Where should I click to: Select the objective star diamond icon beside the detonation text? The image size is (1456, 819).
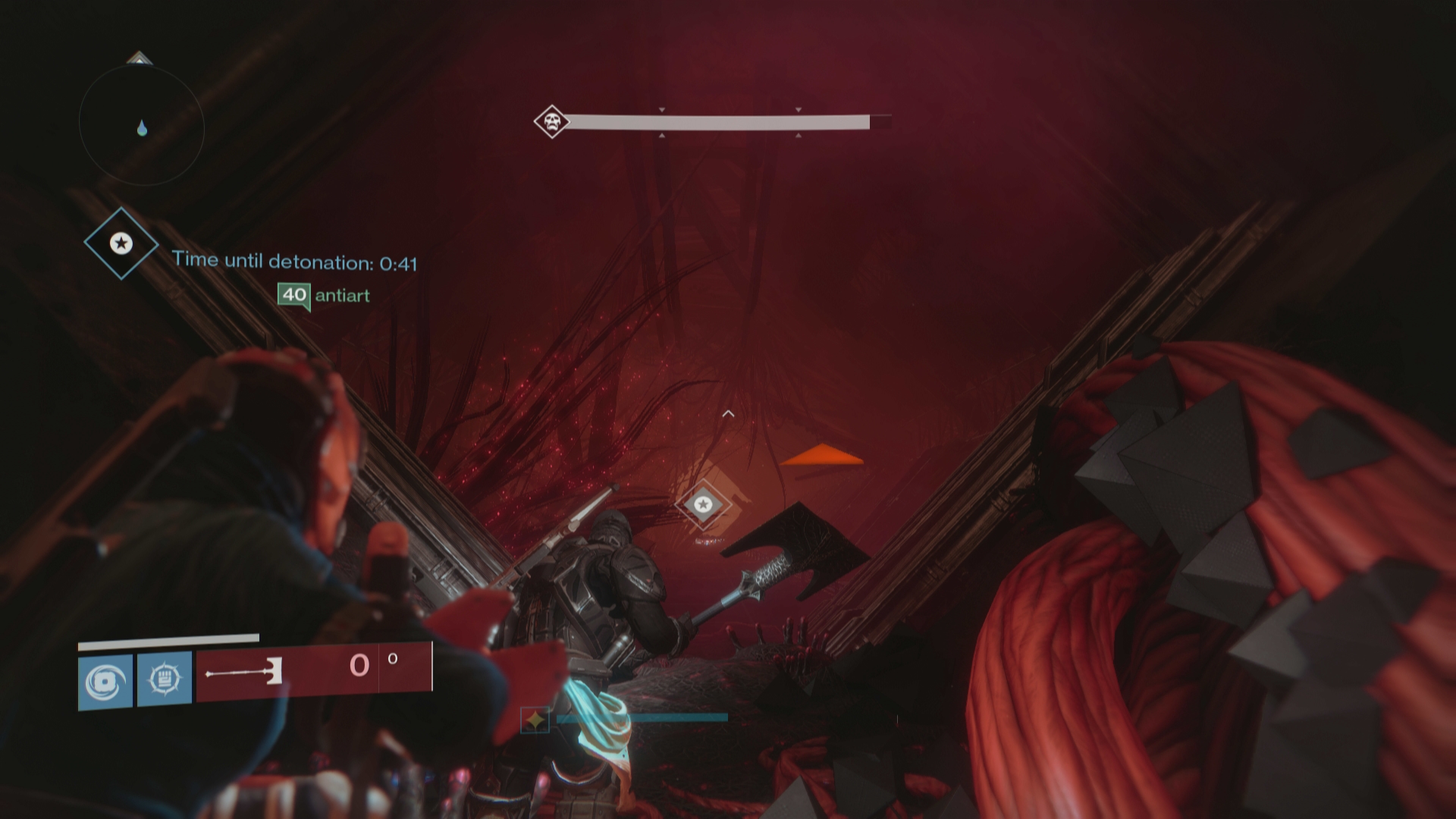(121, 243)
